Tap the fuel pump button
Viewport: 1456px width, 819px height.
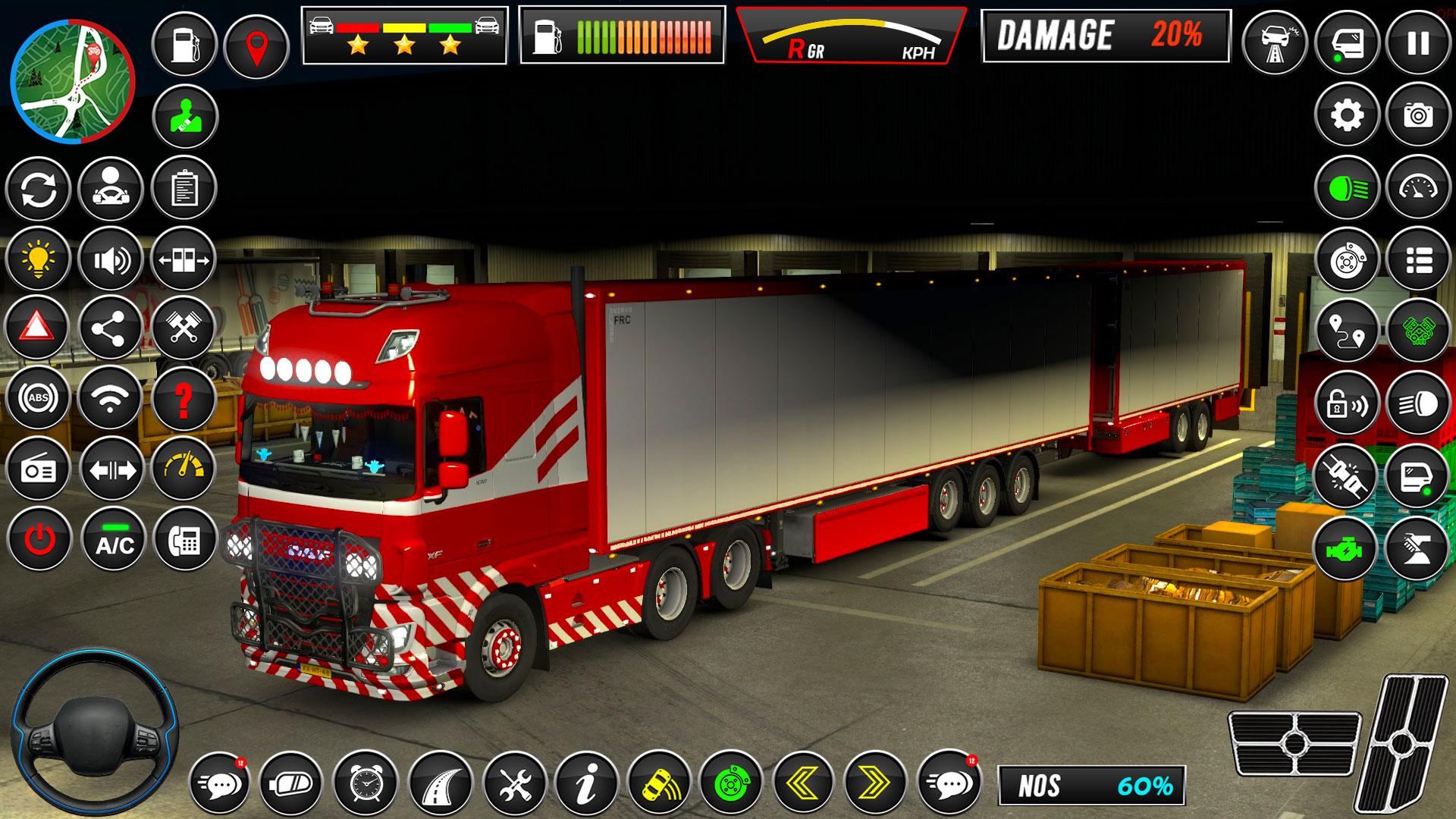point(184,45)
